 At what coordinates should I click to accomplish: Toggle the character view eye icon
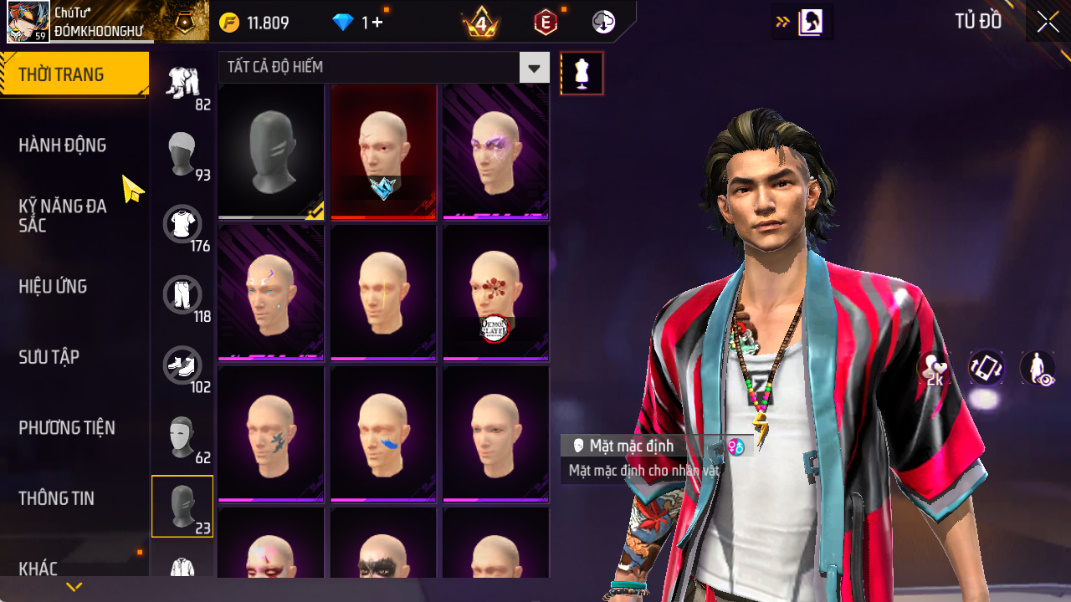[x=1037, y=368]
